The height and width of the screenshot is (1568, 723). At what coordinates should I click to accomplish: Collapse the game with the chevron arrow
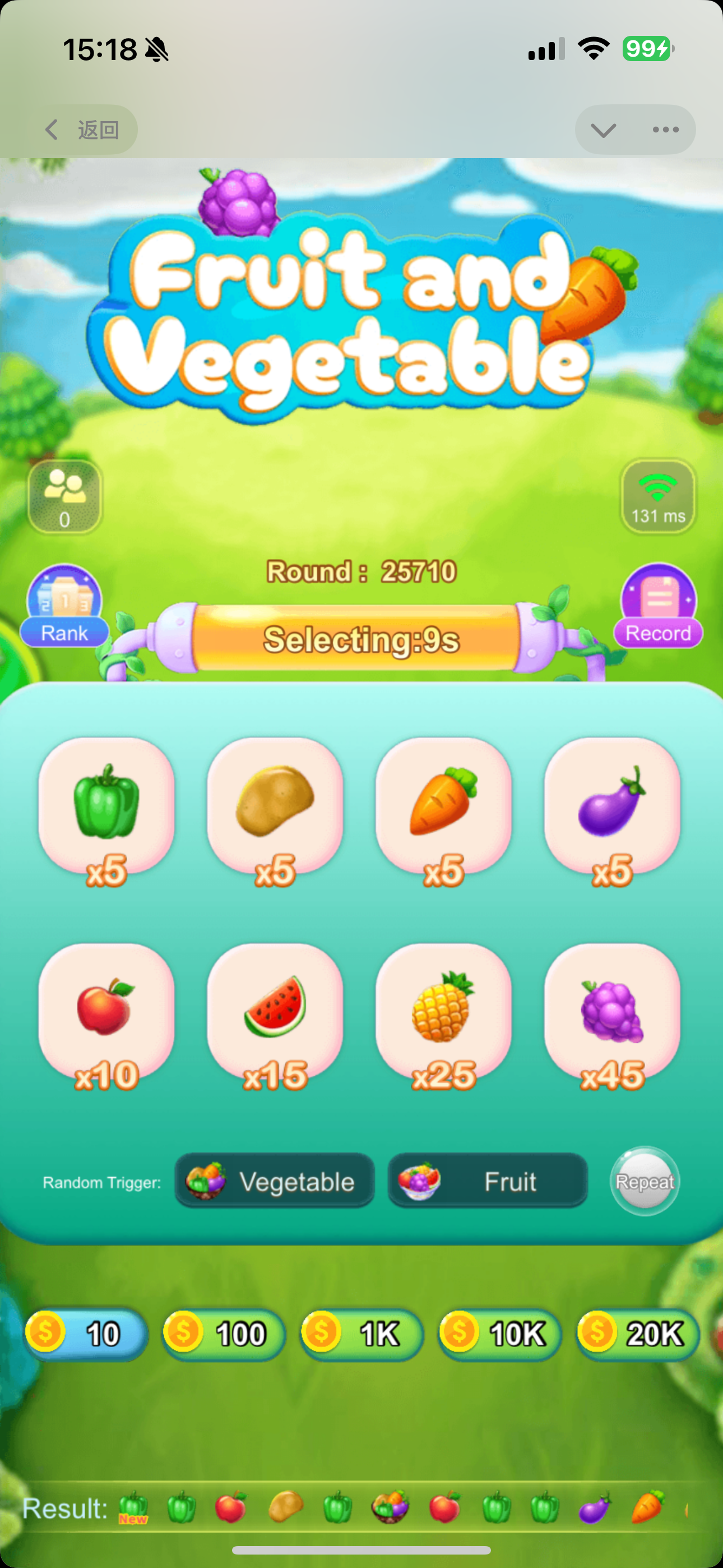(x=601, y=129)
